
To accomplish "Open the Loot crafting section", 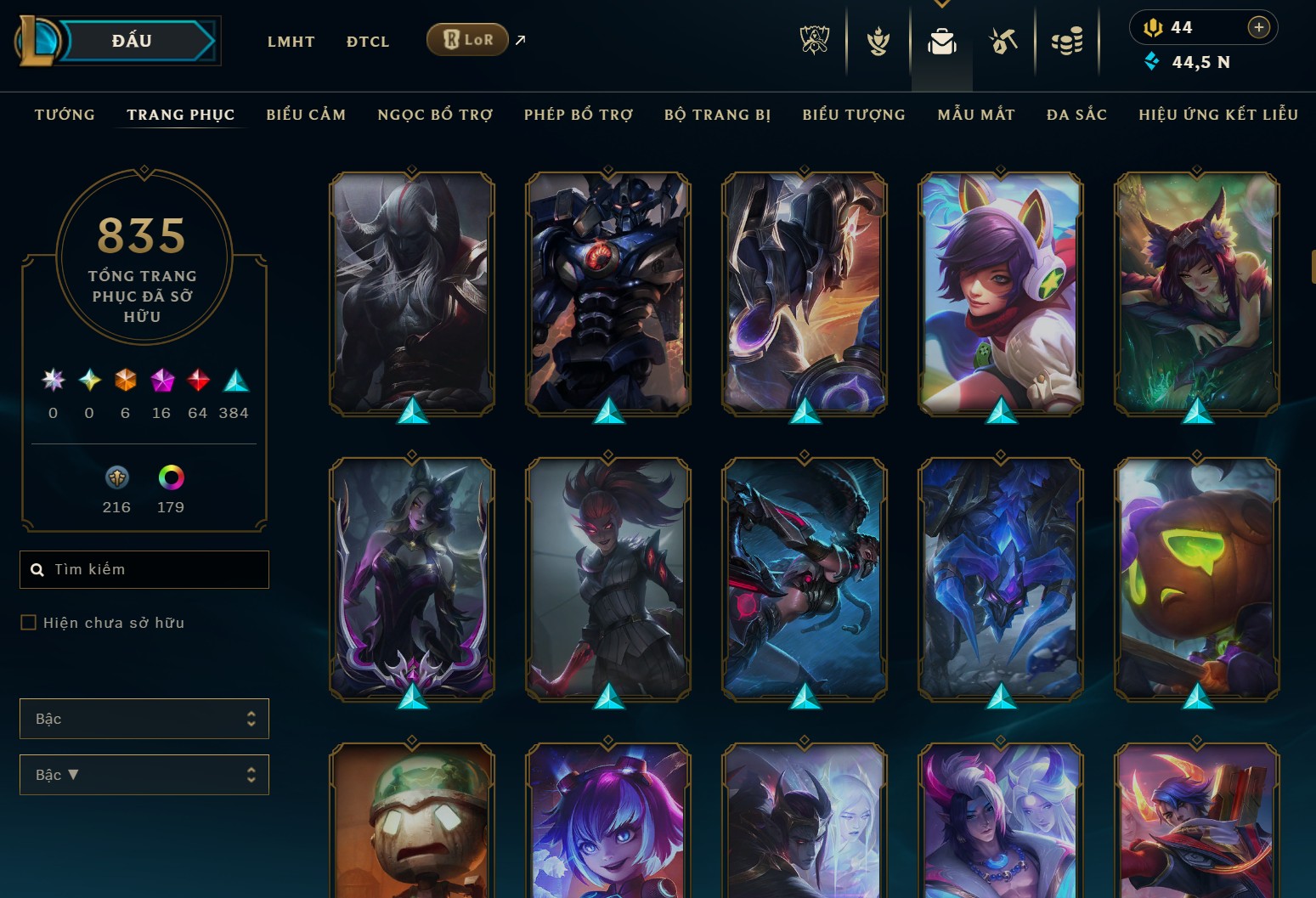I will [x=1003, y=40].
